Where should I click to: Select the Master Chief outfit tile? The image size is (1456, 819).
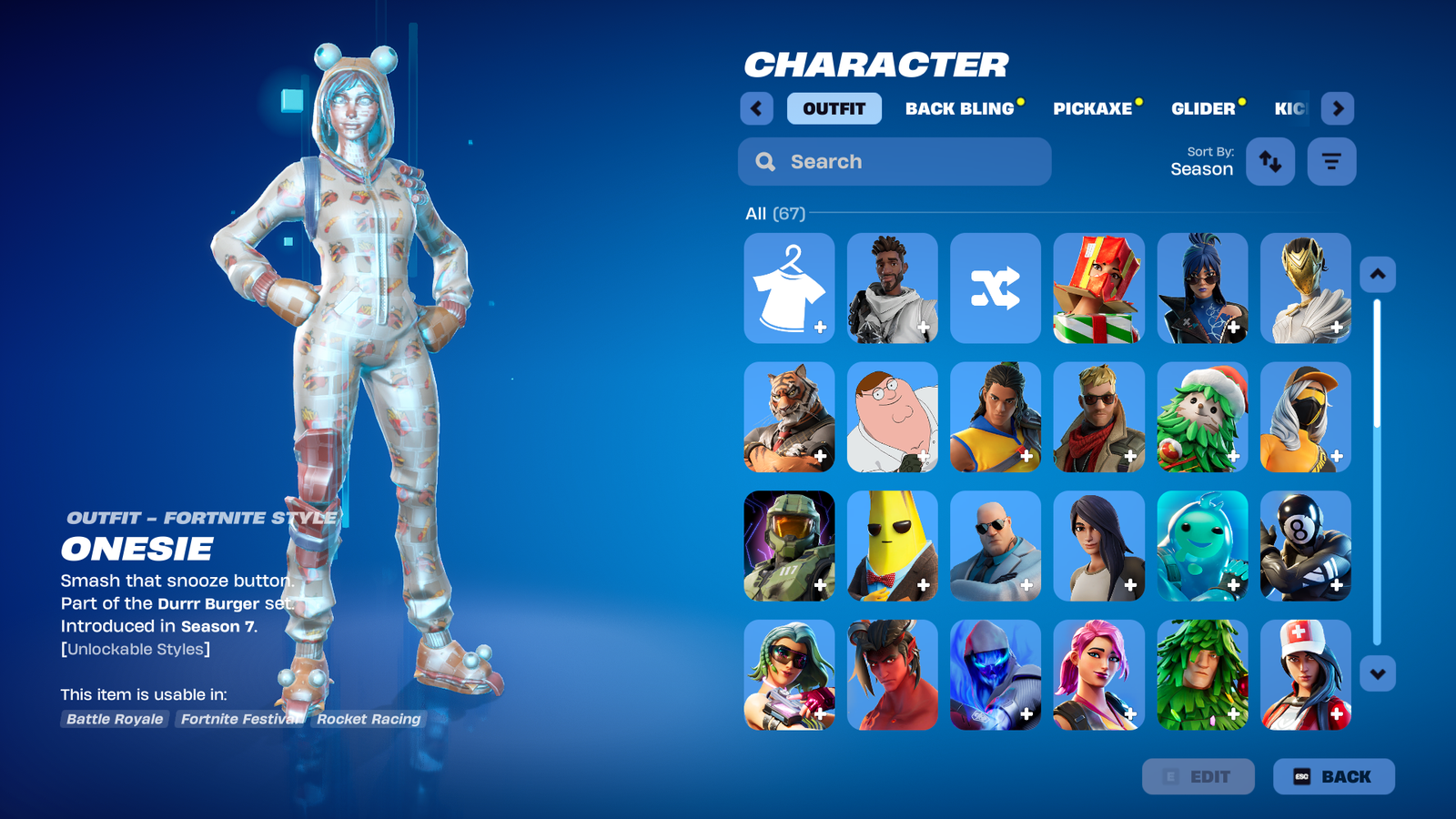789,546
